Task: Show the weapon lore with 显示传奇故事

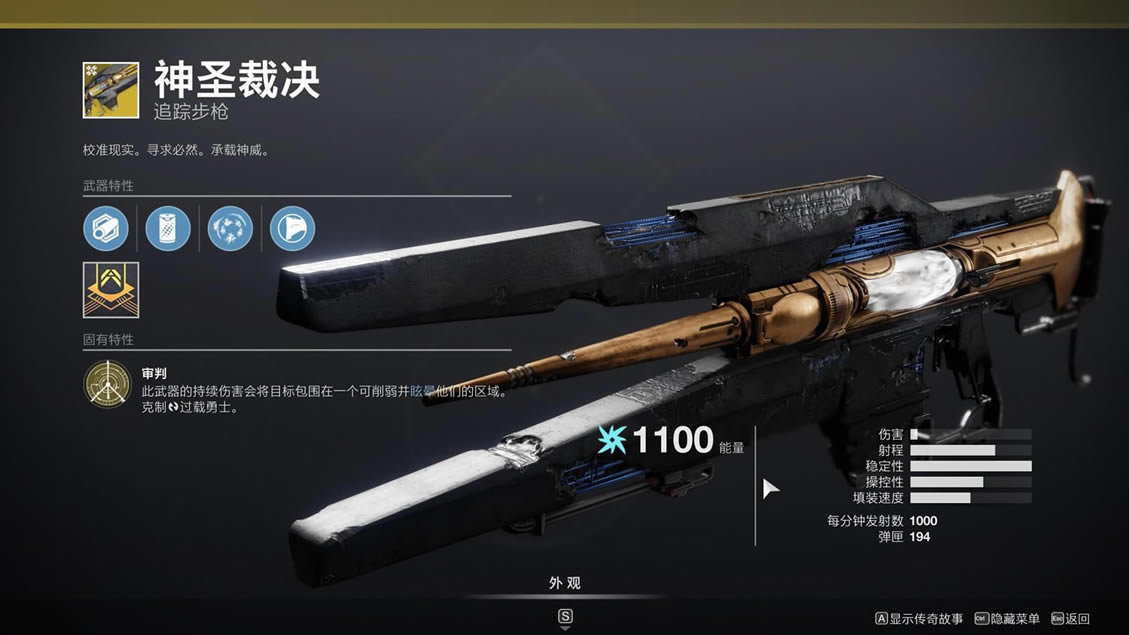Action: pos(919,619)
